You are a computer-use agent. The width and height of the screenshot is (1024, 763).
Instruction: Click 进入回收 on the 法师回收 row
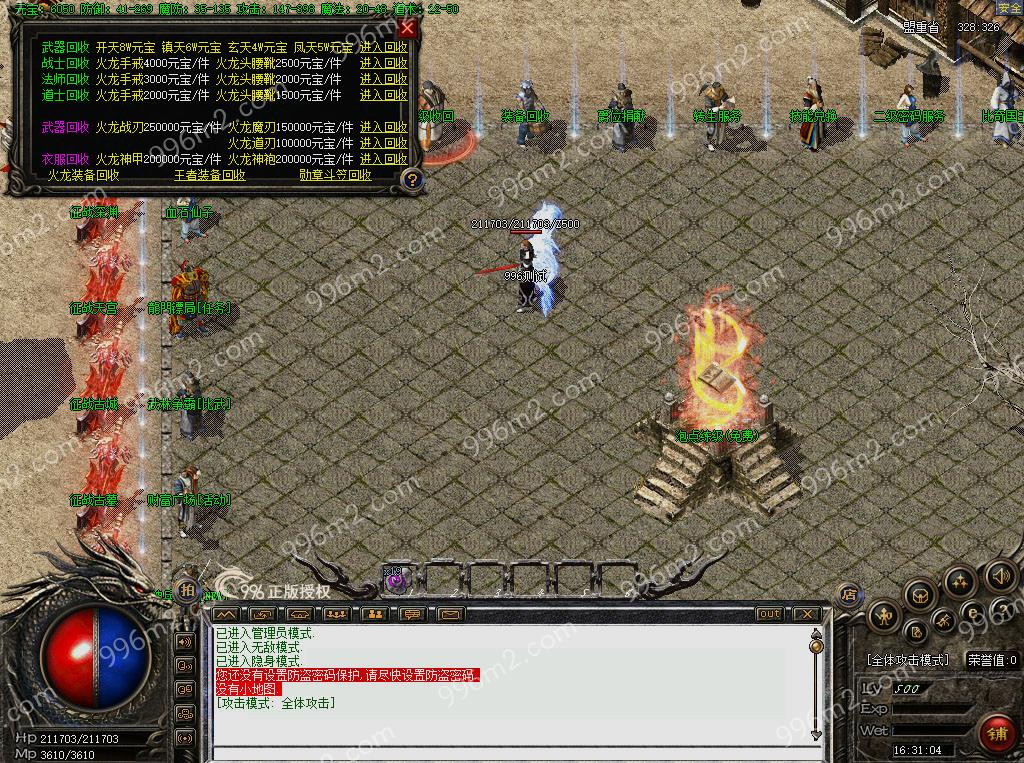(384, 79)
